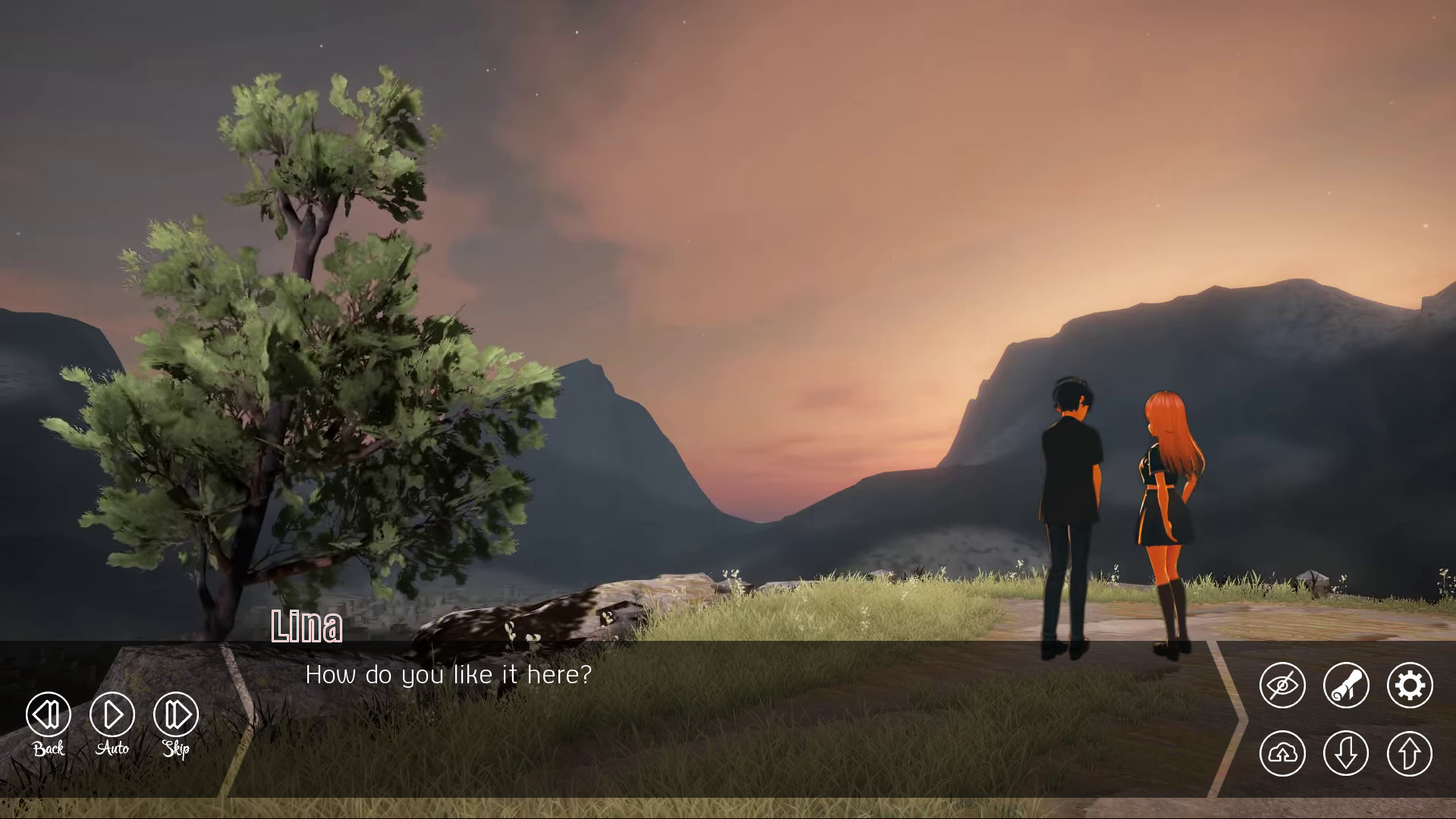
Task: Open the options screen via the gear
Action: (x=1410, y=685)
